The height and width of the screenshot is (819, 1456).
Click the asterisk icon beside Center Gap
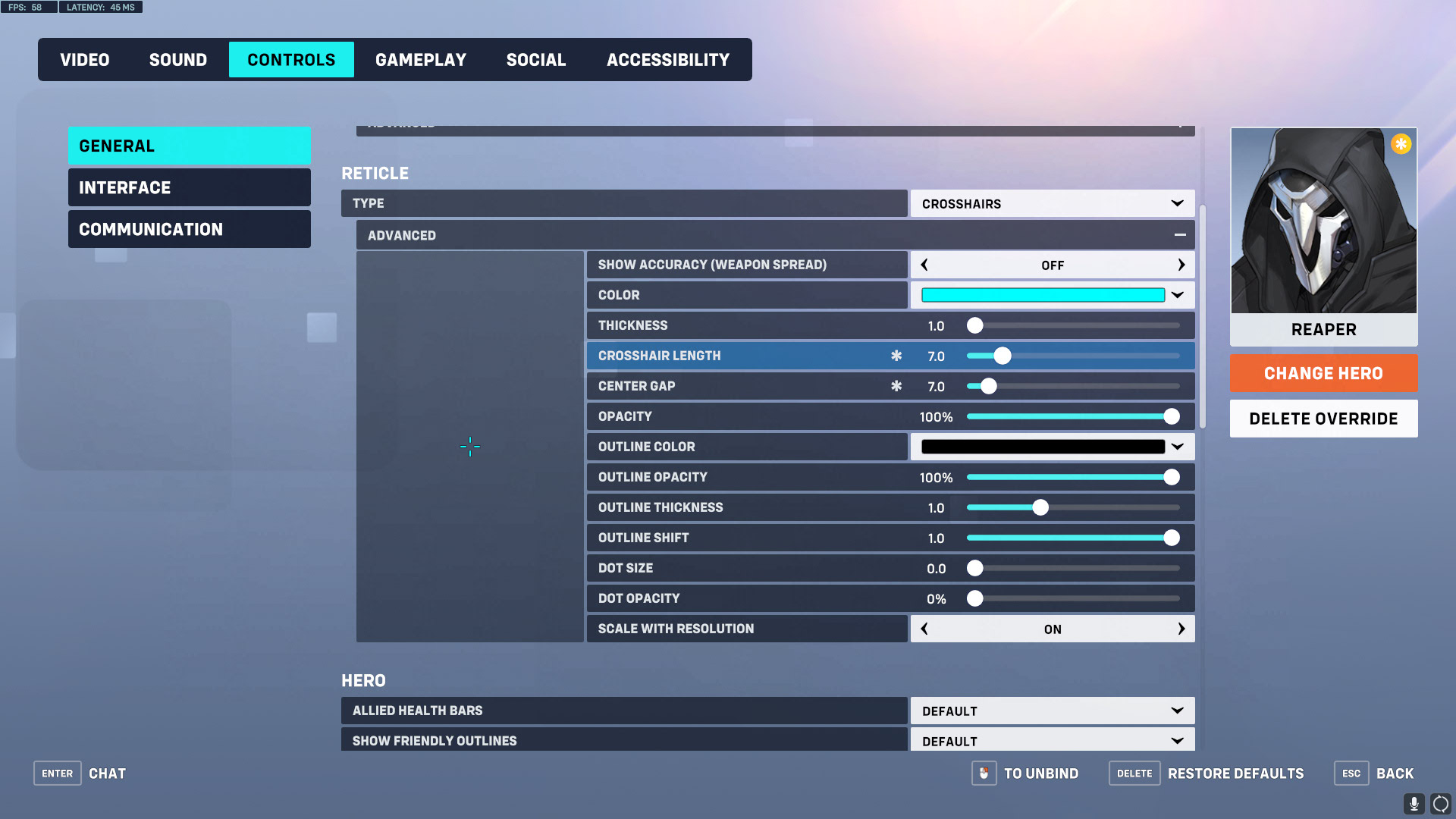(896, 386)
